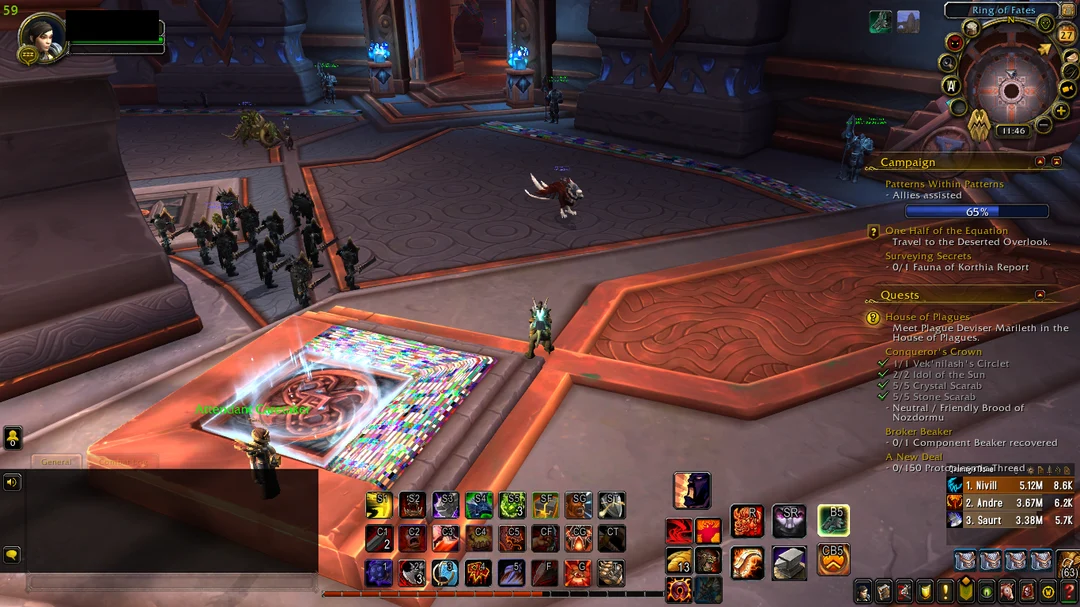Use the green S4 action slot
The width and height of the screenshot is (1080, 607).
479,505
